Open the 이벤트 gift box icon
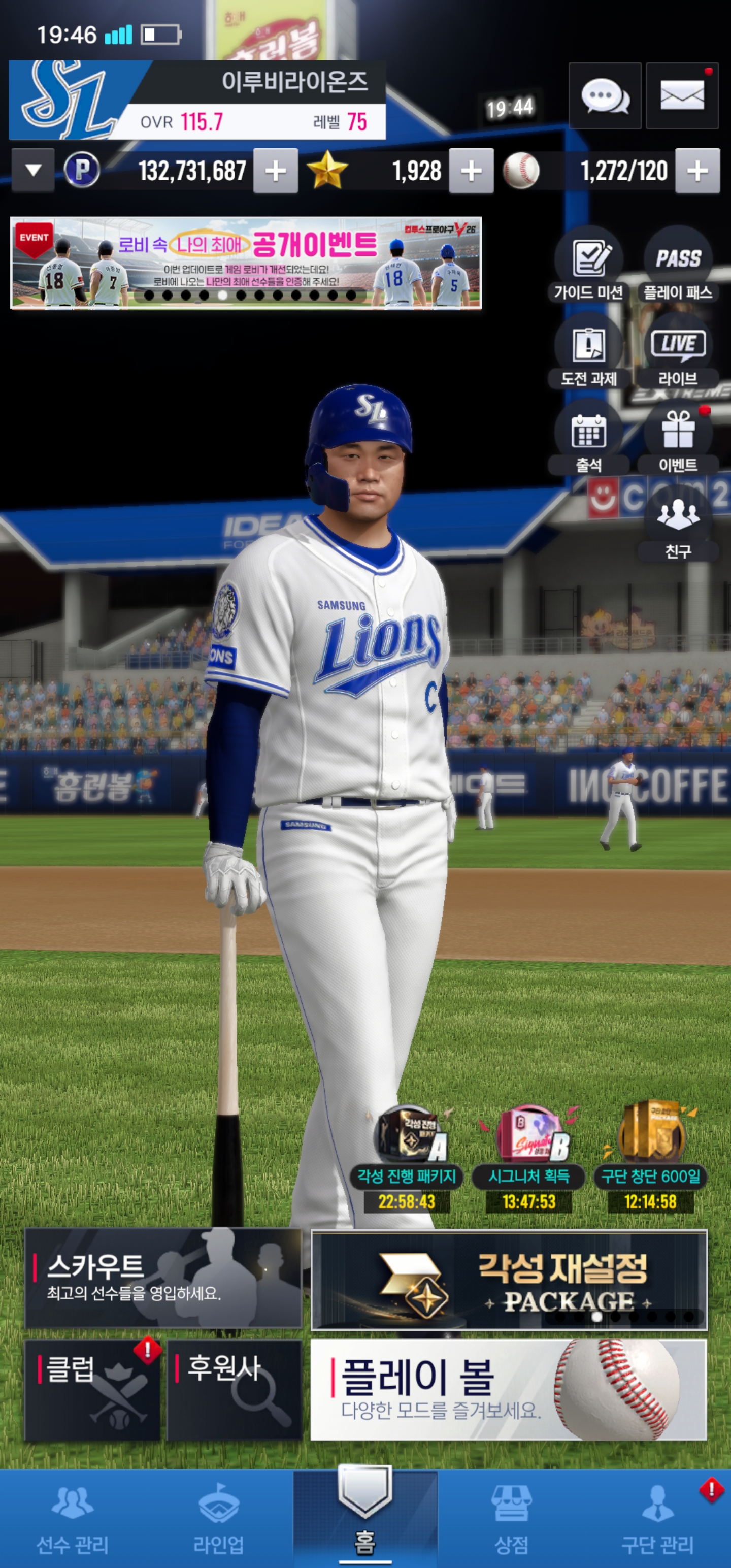This screenshot has width=731, height=1568. click(678, 438)
